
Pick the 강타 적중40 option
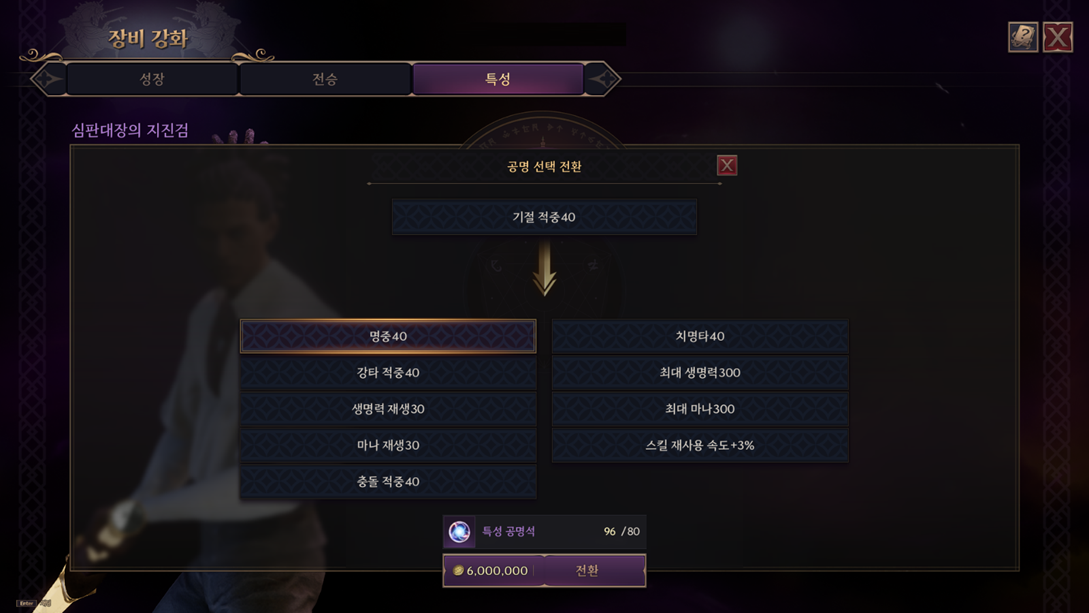pyautogui.click(x=388, y=373)
